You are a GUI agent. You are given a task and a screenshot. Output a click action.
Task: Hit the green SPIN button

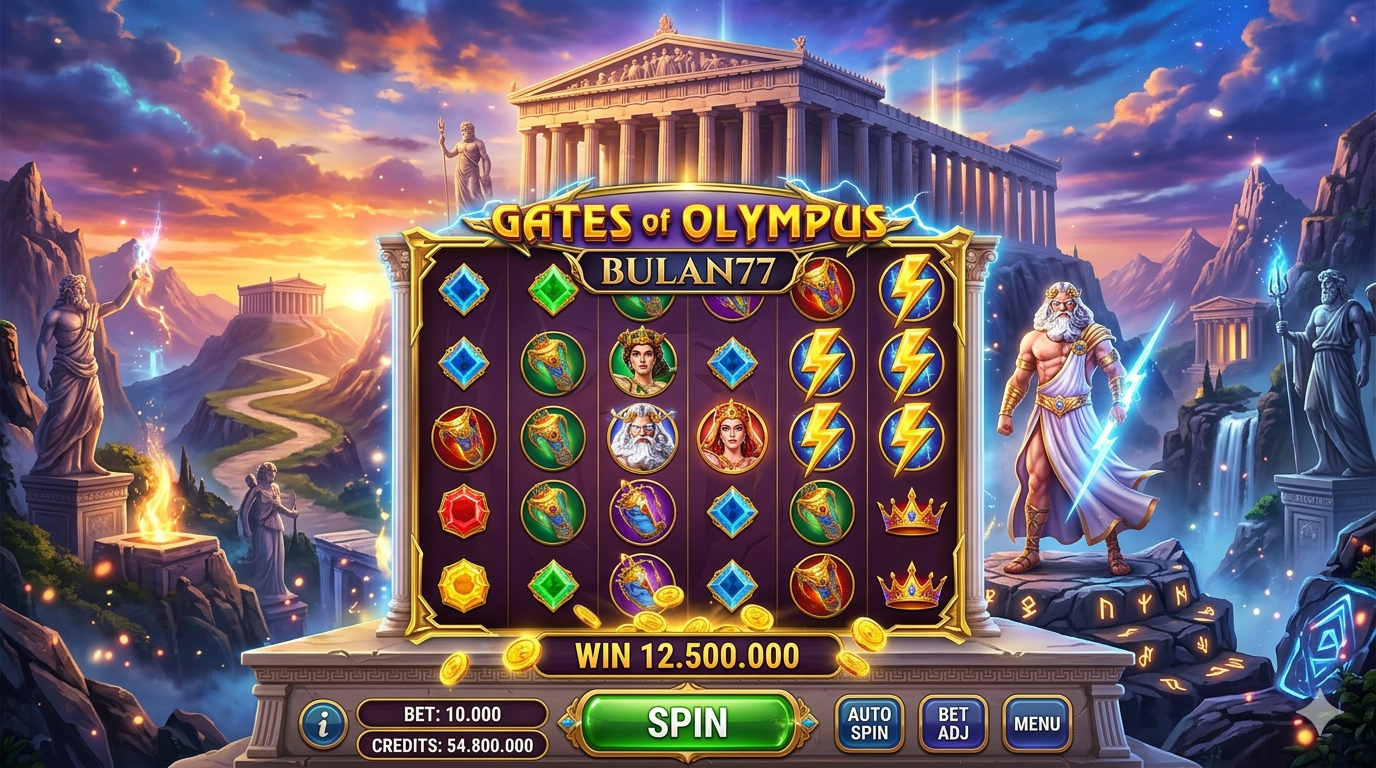[x=687, y=722]
